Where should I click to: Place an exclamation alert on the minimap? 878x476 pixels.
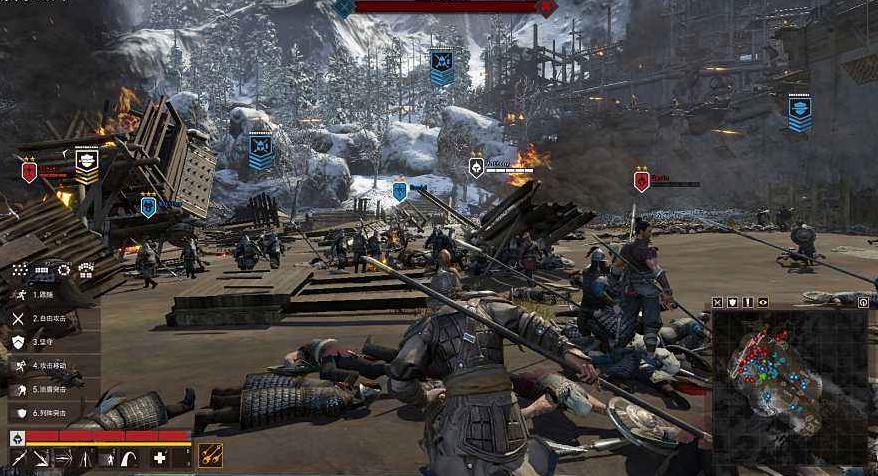(x=748, y=302)
